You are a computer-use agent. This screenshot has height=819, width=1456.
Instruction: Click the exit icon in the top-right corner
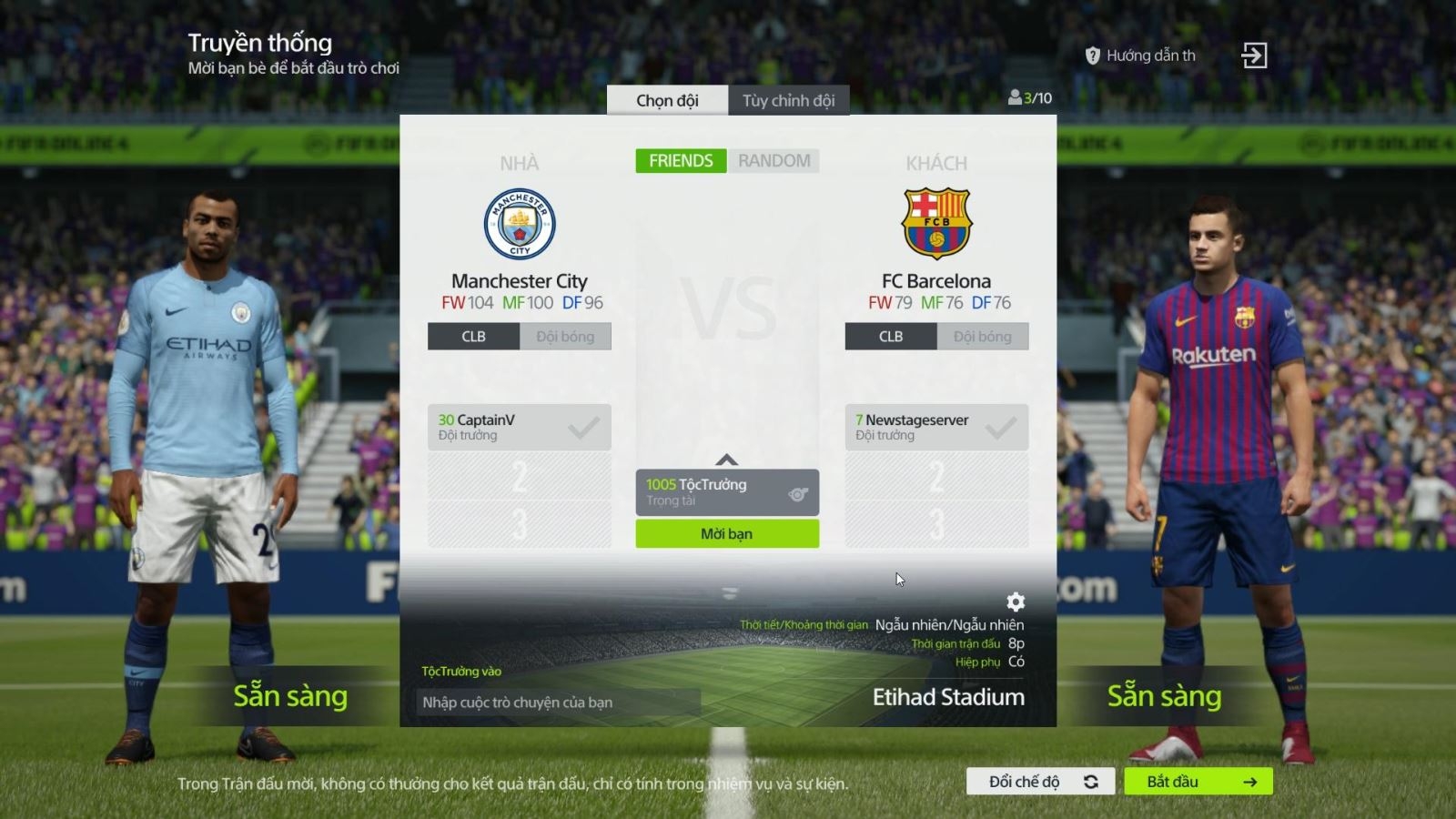click(1256, 55)
